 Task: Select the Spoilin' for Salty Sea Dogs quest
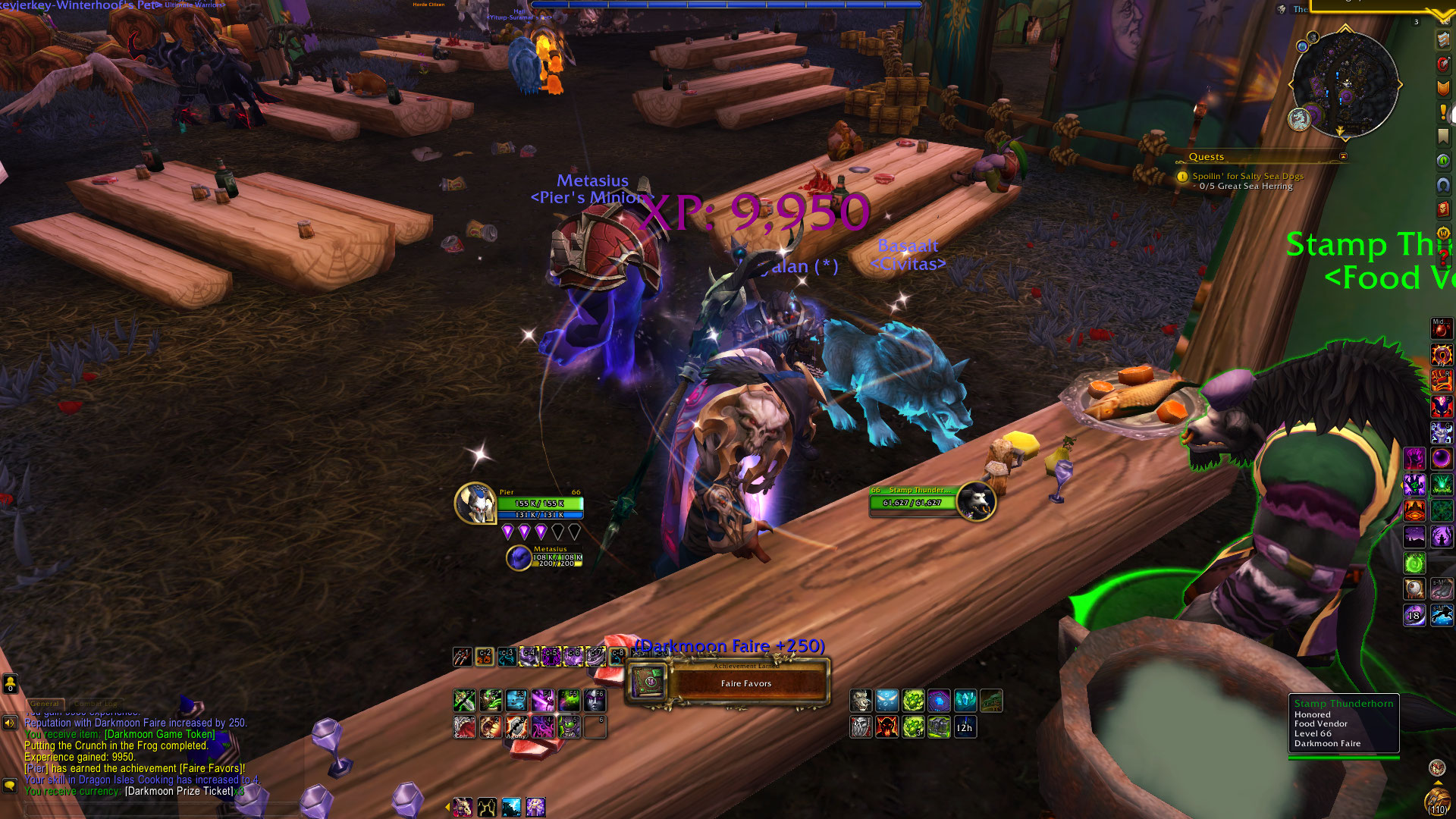(1247, 176)
